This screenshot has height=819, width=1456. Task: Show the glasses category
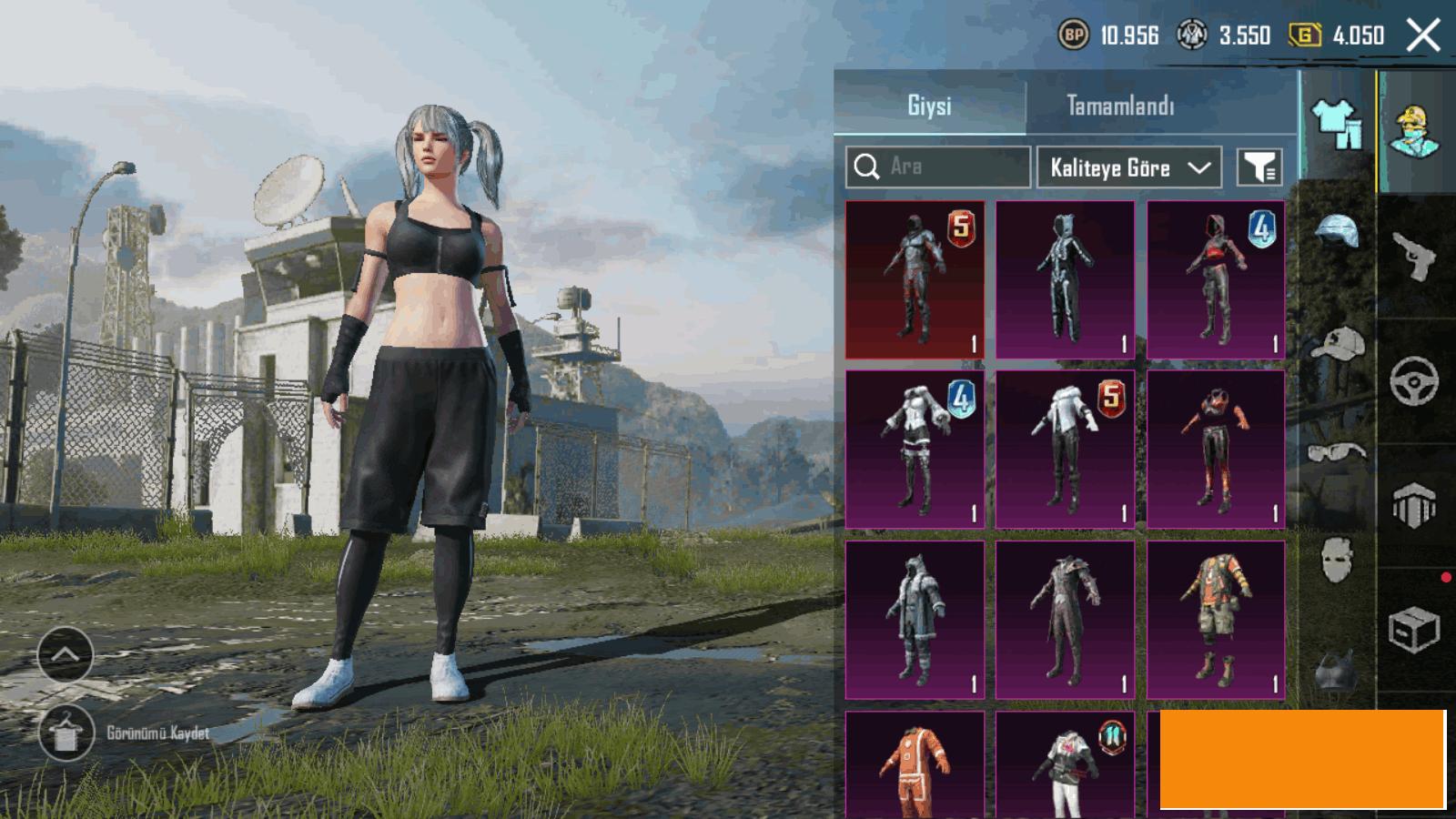1336,452
